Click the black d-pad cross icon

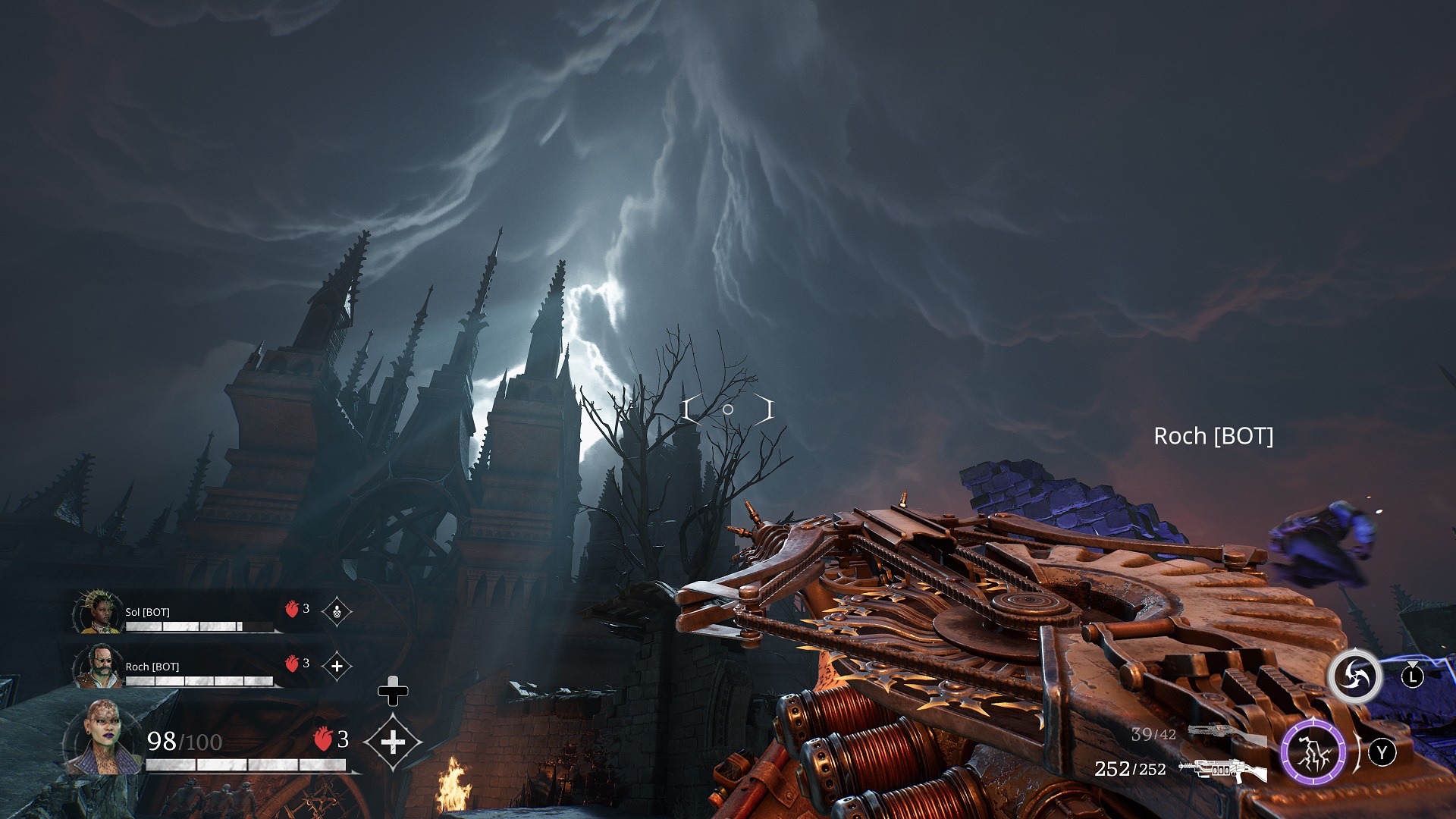393,691
